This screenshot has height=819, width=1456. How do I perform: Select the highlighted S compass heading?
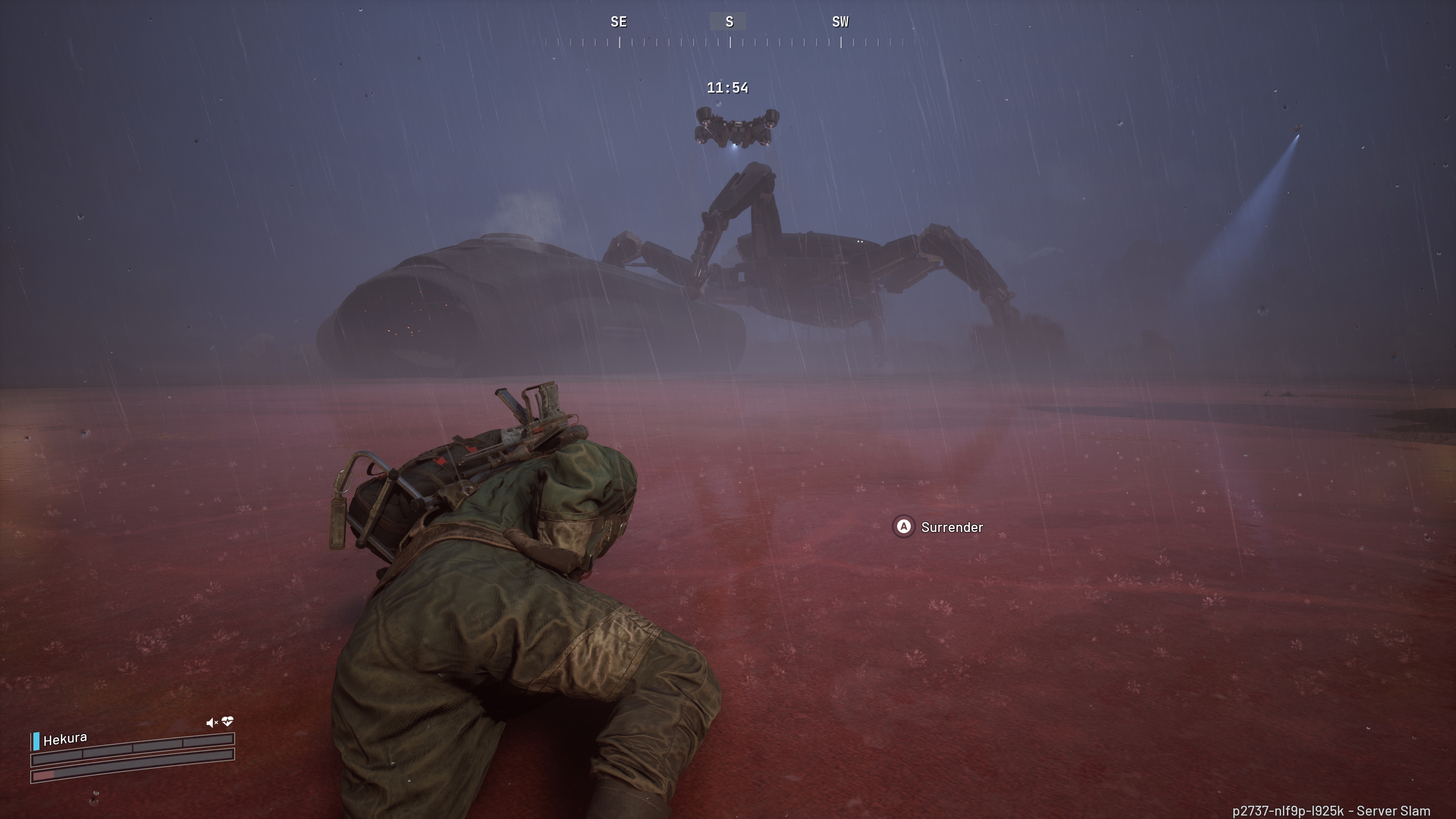pos(728,22)
